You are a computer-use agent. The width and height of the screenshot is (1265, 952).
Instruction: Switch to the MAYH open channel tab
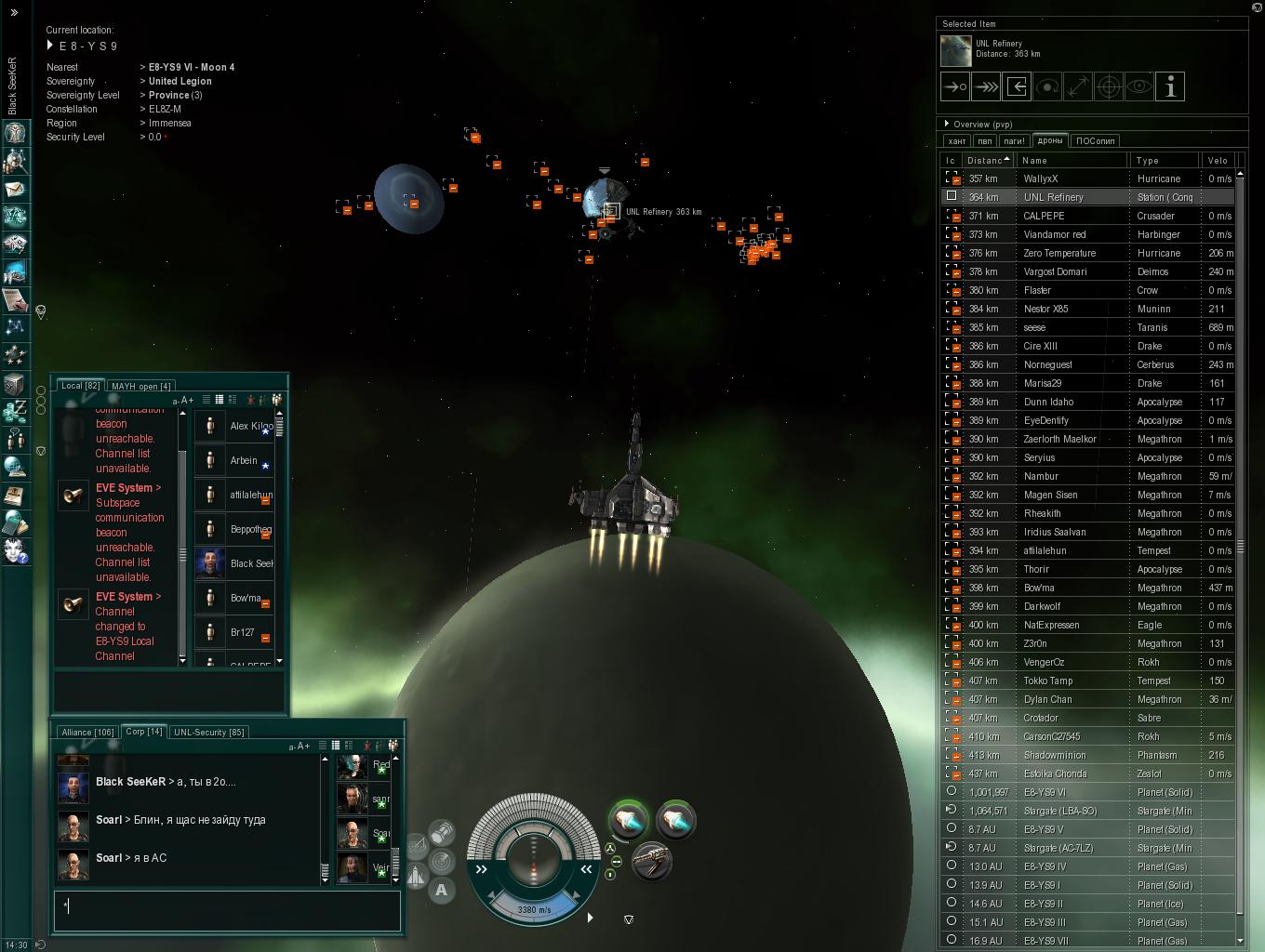[x=140, y=386]
